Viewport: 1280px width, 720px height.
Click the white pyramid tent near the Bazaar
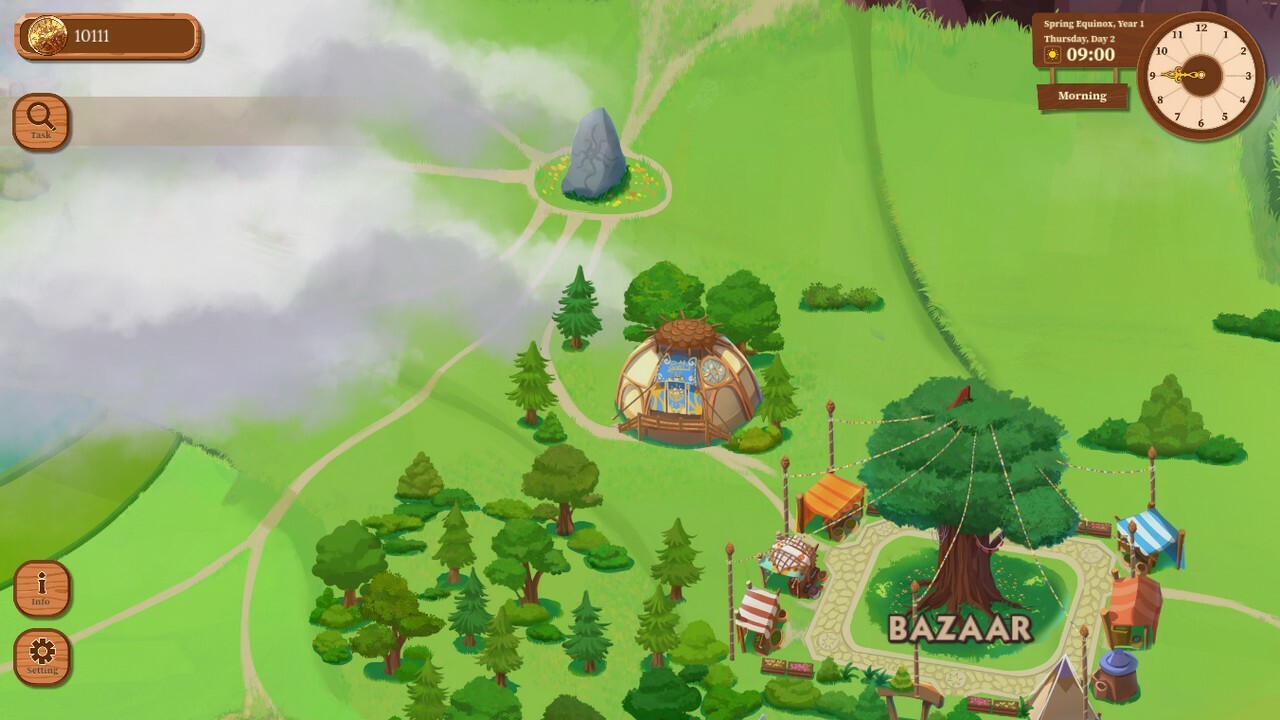point(1063,690)
